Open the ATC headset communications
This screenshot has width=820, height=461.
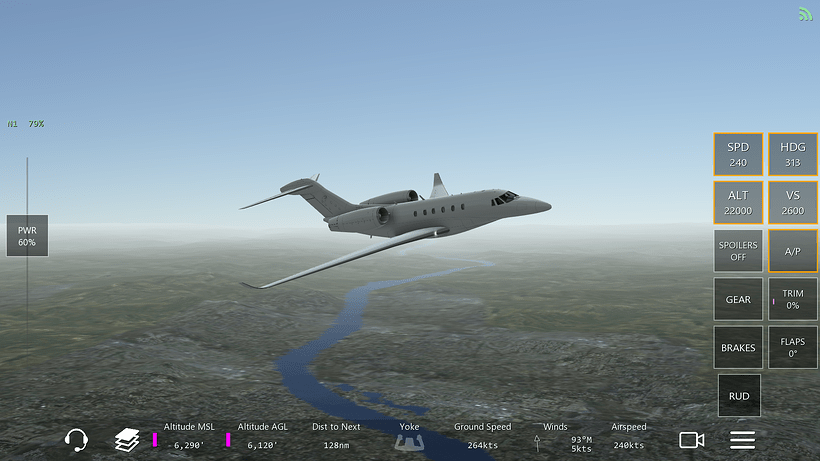[76, 439]
